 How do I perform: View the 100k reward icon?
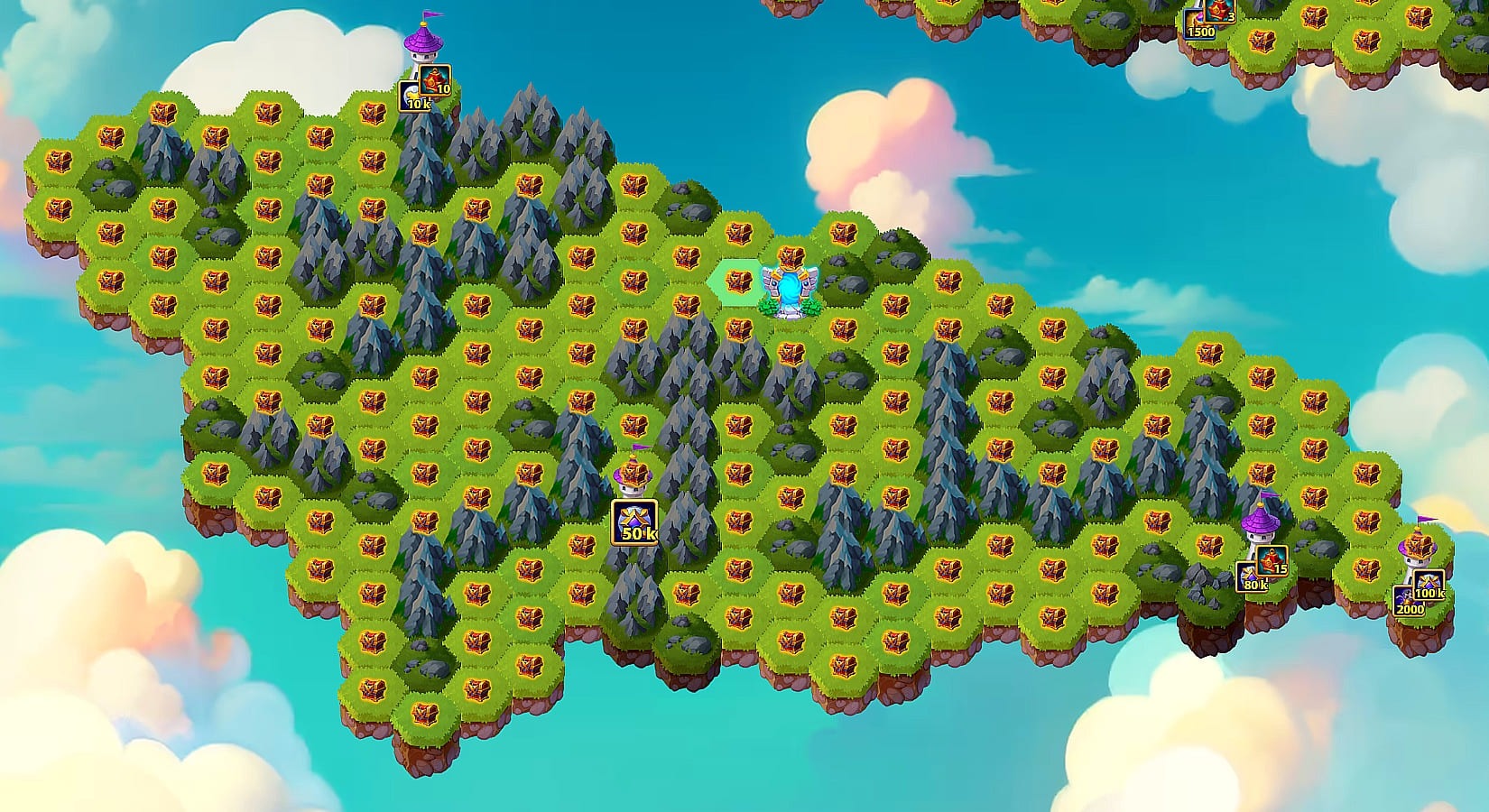pos(1428,585)
